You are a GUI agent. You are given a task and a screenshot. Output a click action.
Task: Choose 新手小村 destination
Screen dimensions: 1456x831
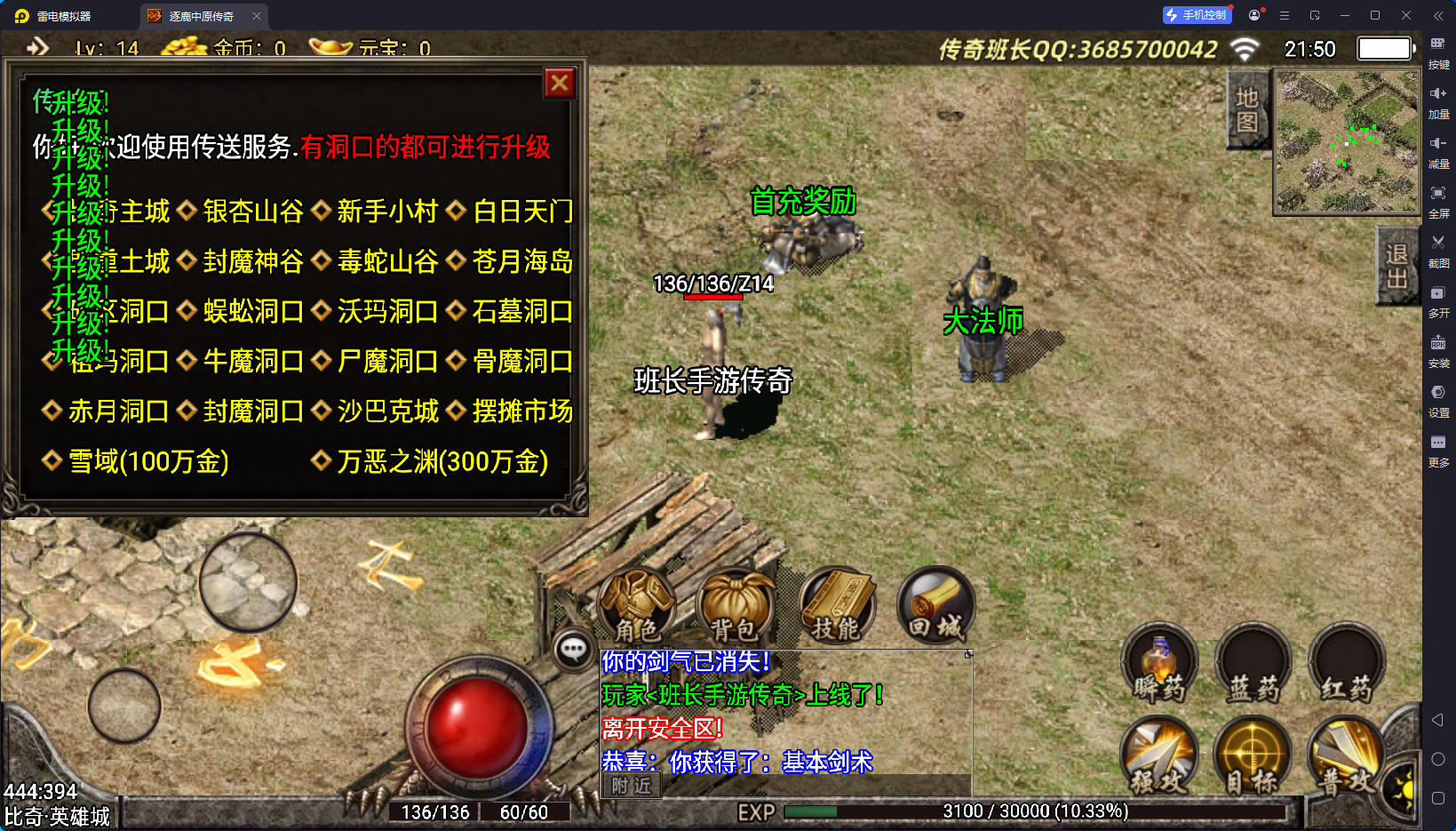(387, 212)
